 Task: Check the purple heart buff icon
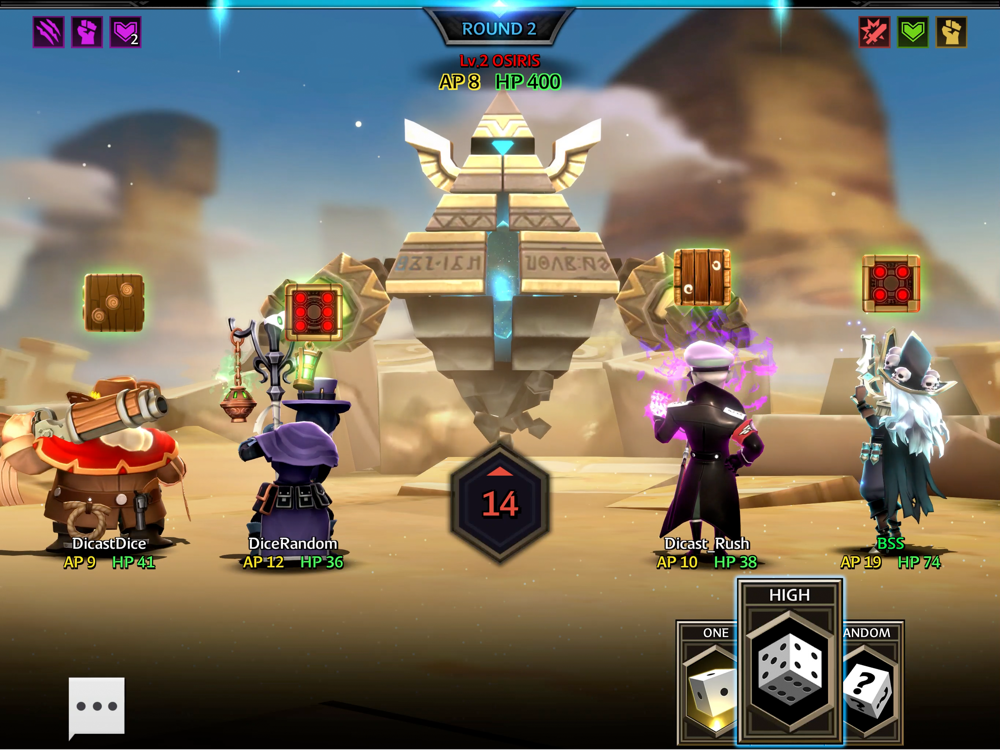pos(125,32)
